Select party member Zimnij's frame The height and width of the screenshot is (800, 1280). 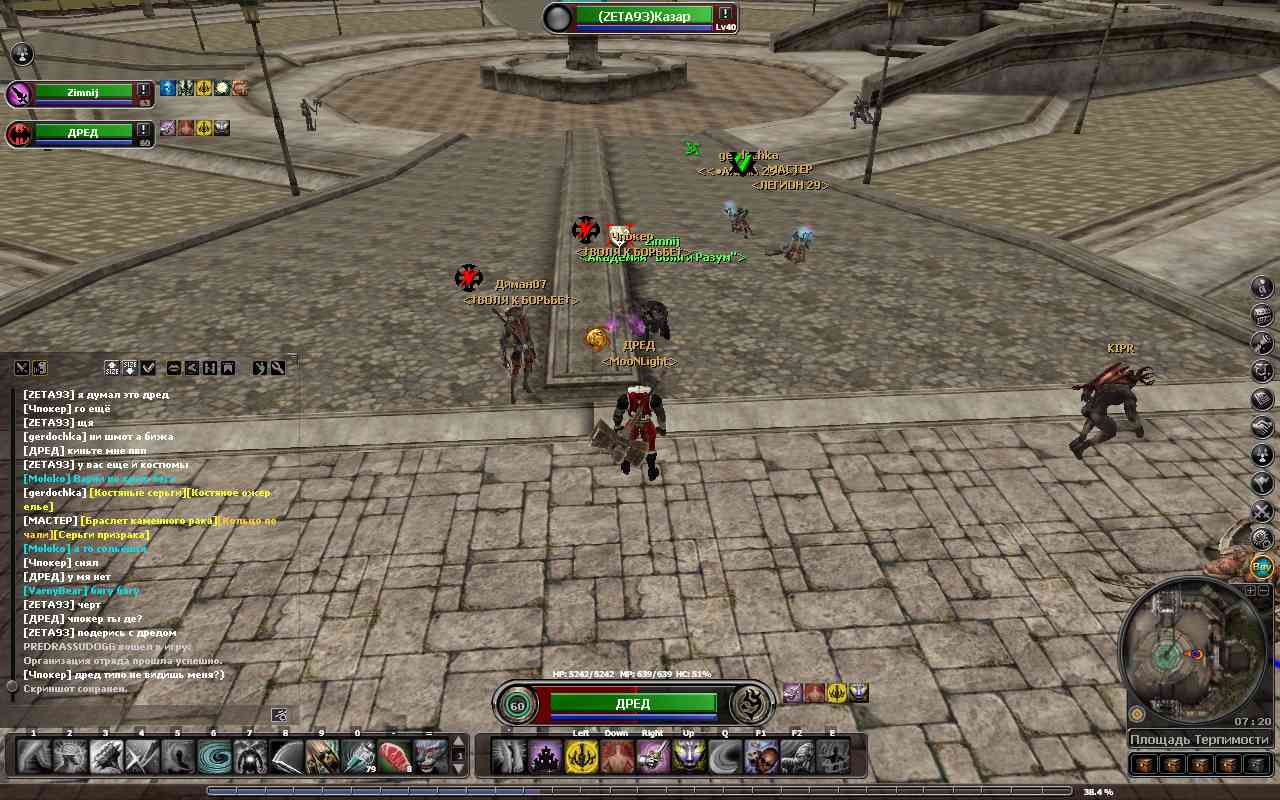click(x=83, y=93)
